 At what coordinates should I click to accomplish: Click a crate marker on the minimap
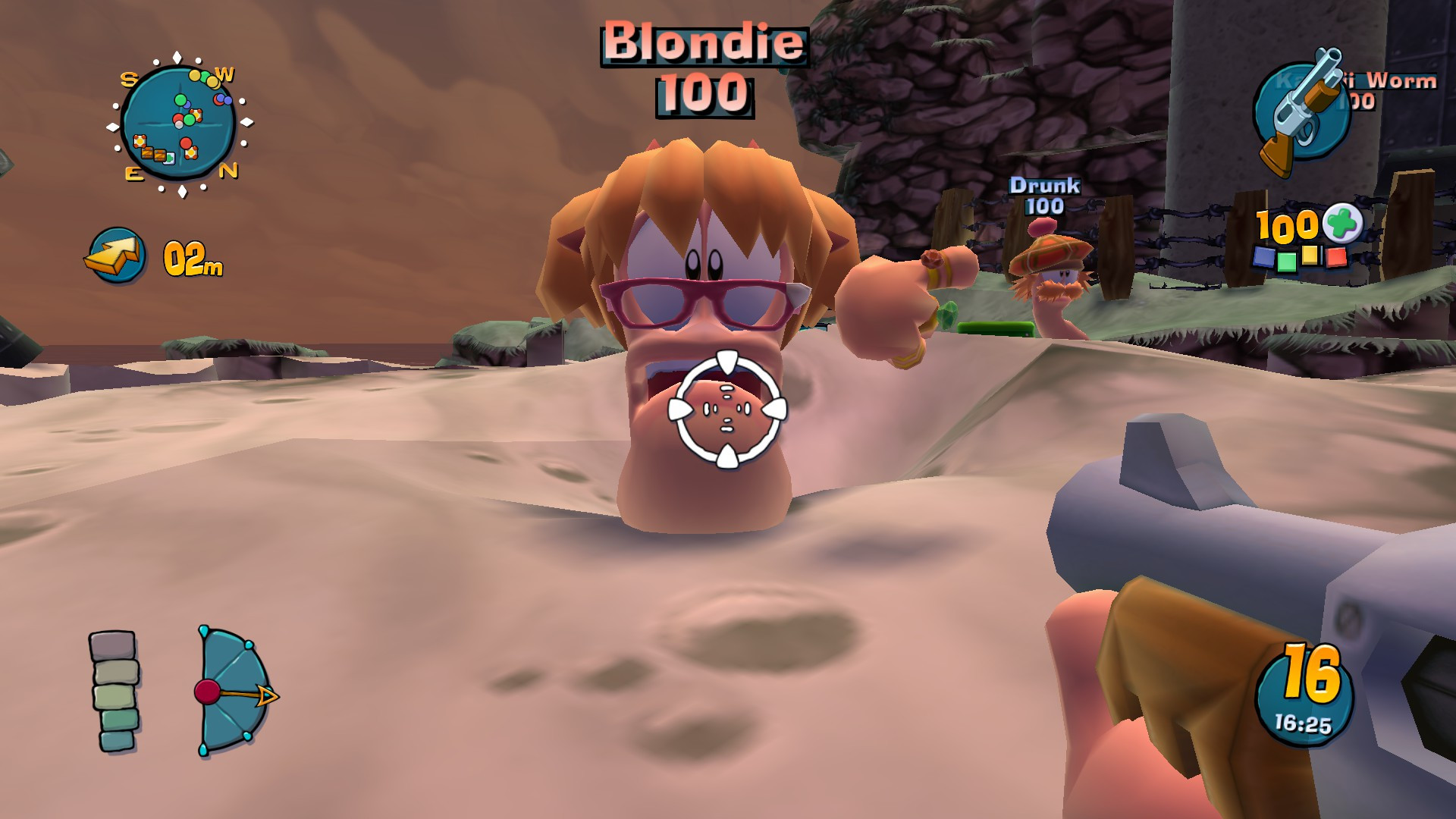pos(148,155)
